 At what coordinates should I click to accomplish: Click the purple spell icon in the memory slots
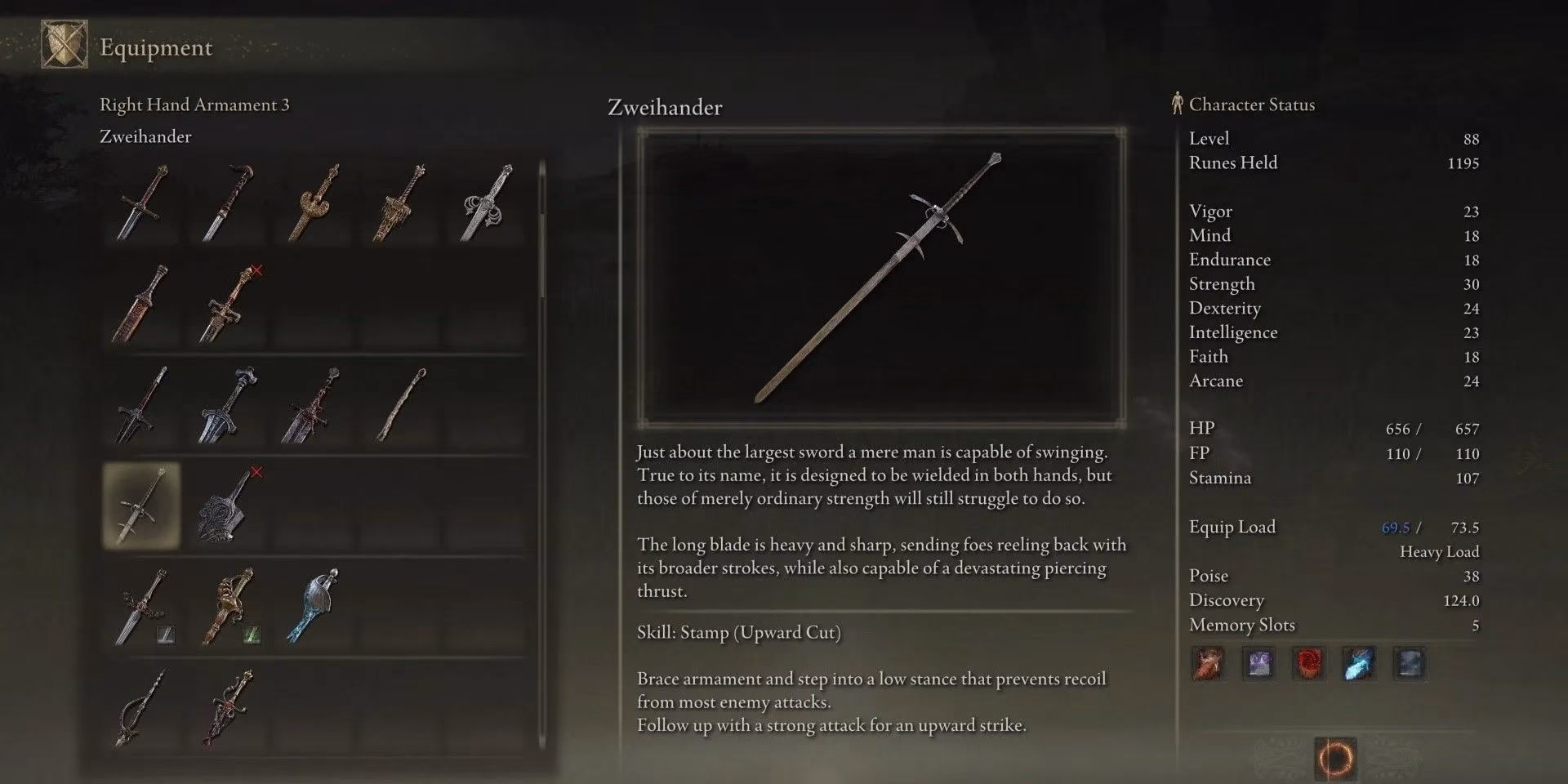tap(1258, 664)
